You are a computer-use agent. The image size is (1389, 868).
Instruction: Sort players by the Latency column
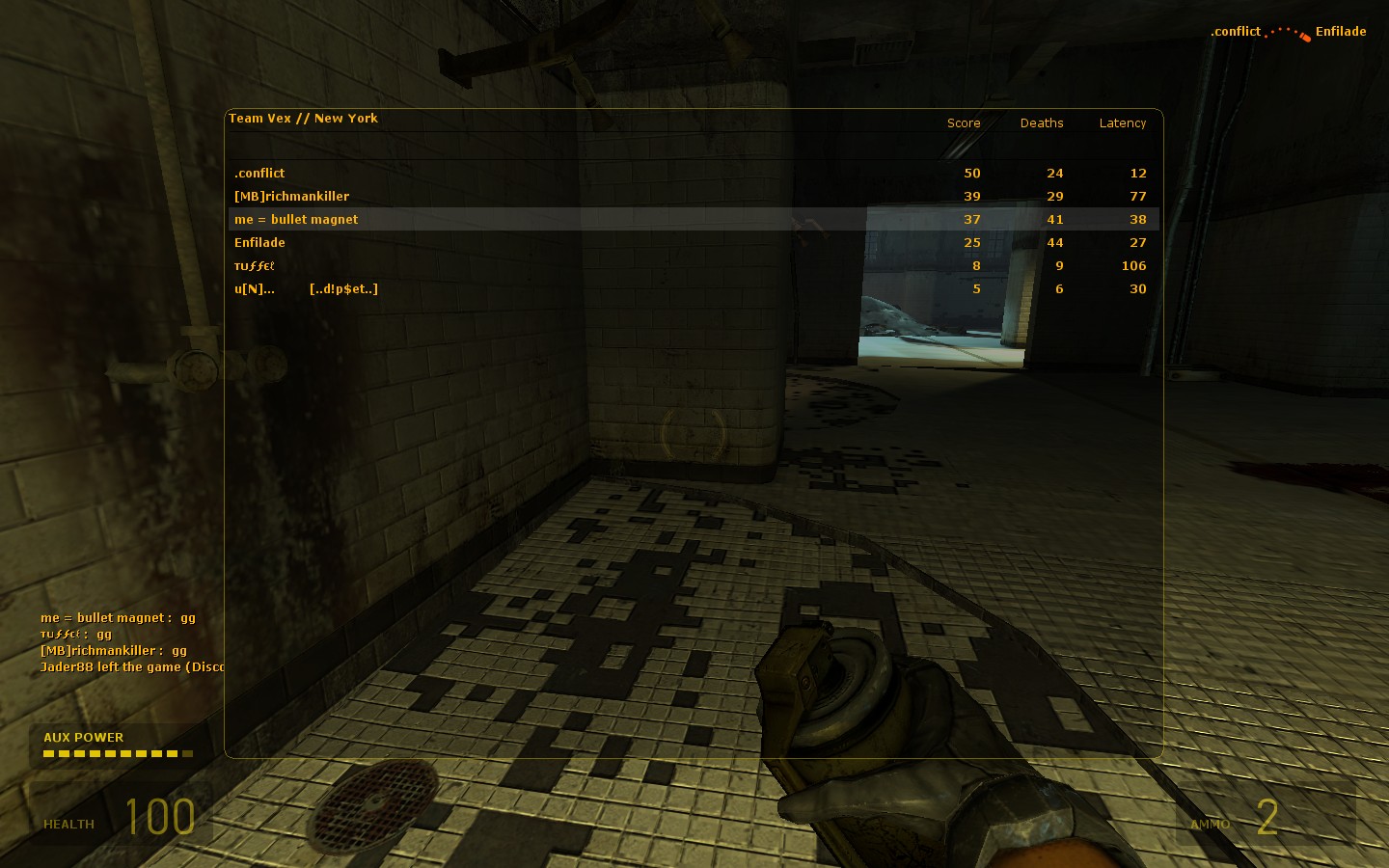click(1122, 122)
